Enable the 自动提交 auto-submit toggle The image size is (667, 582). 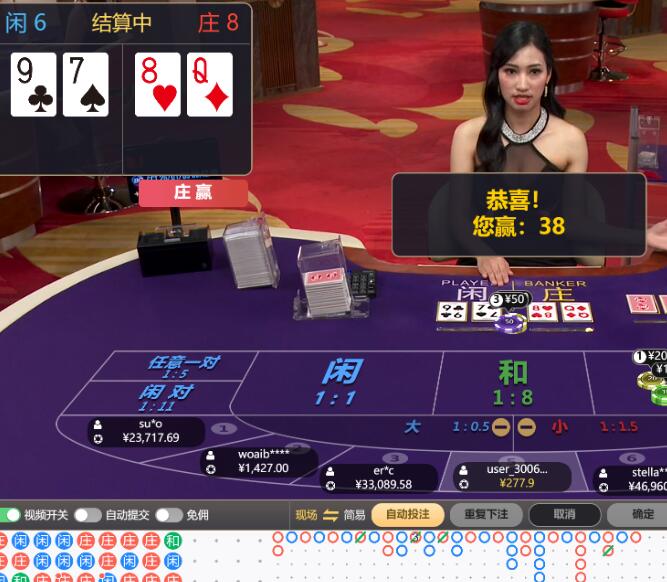(x=87, y=515)
